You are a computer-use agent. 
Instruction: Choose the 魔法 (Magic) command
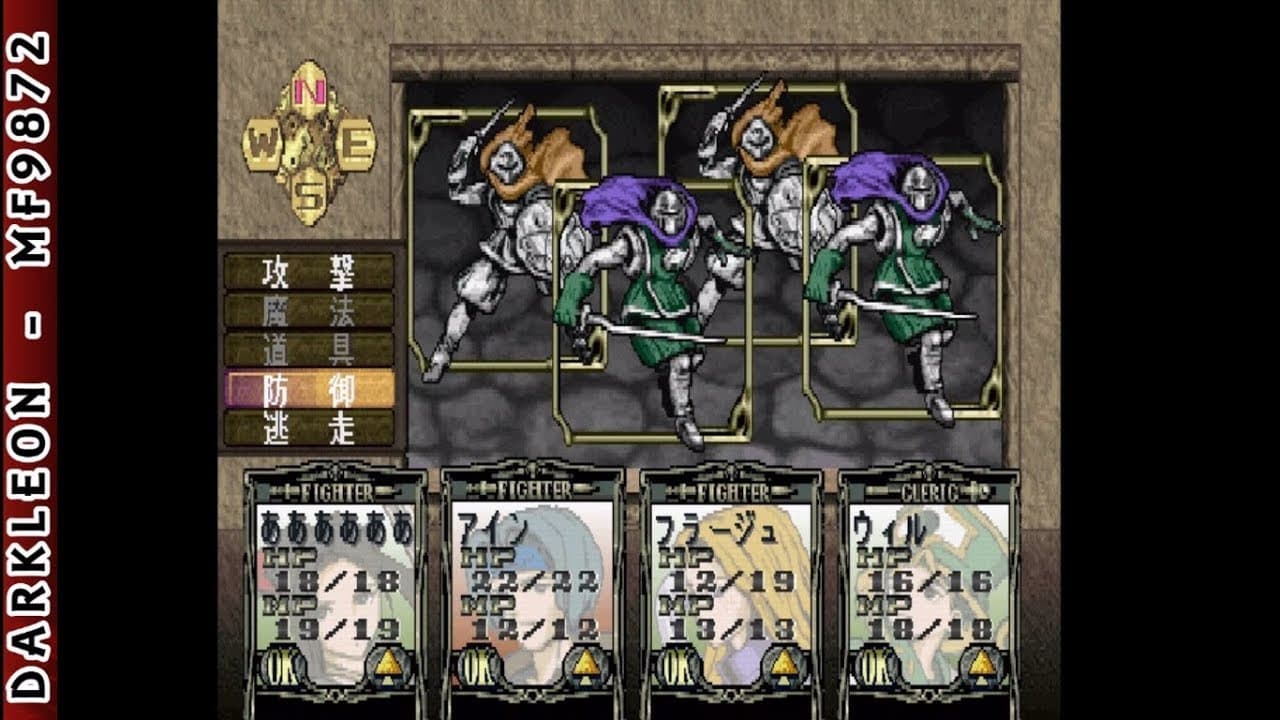pos(308,310)
